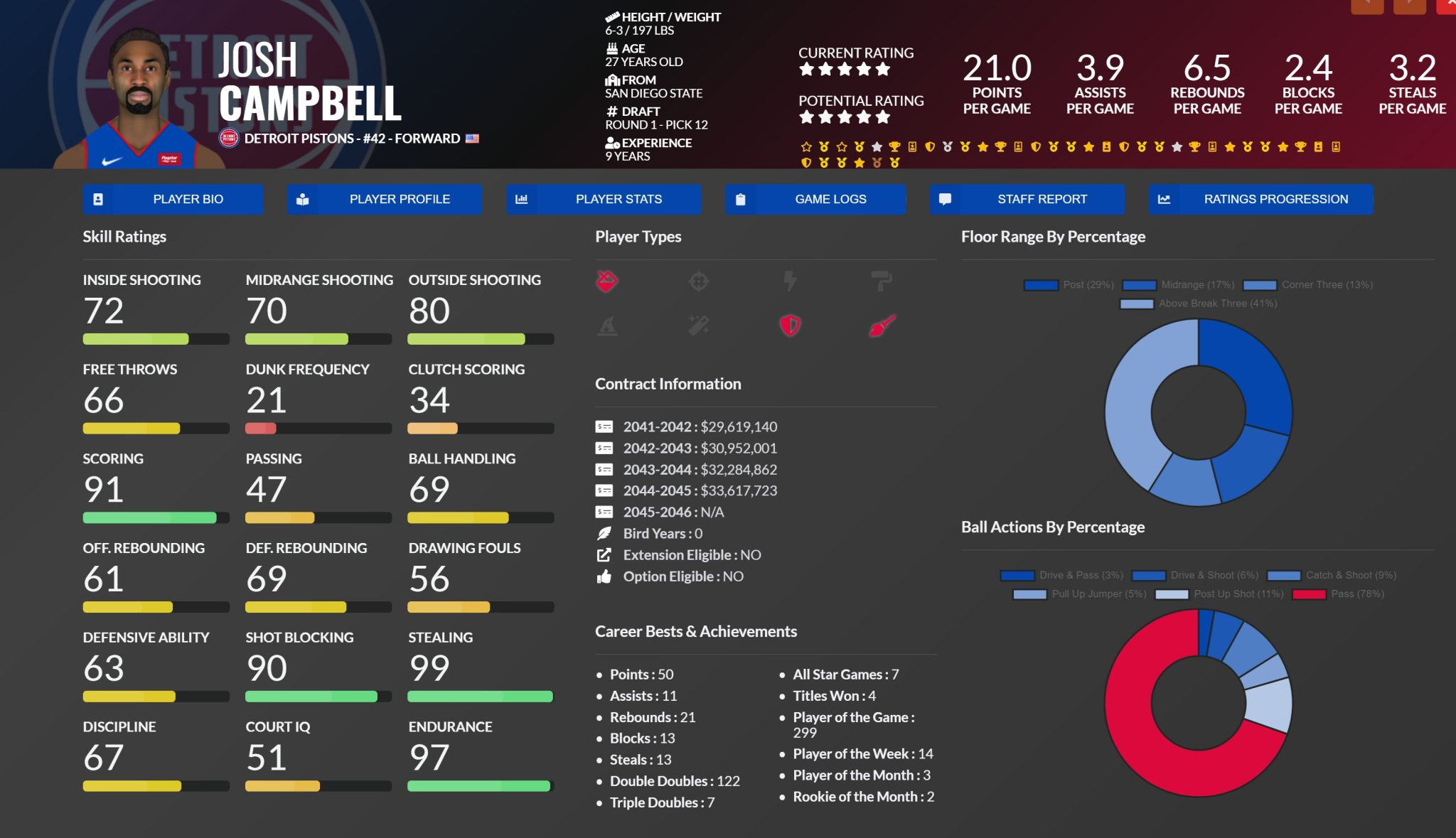Switch to the Player Profile tab

click(x=385, y=199)
